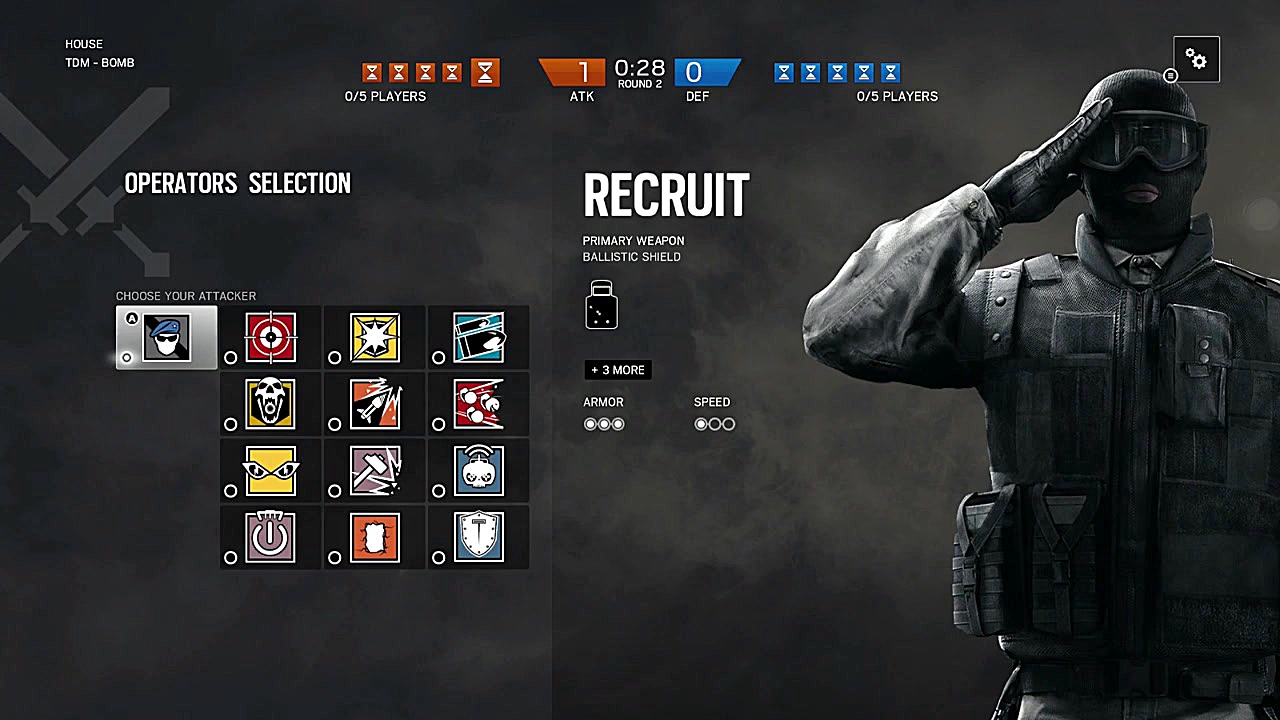Pick Glaz's teal sniper operator icon
The width and height of the screenshot is (1280, 720).
[x=478, y=337]
